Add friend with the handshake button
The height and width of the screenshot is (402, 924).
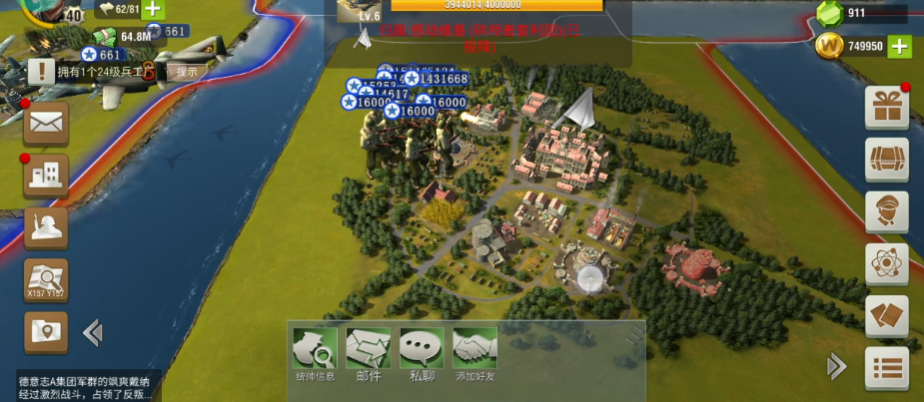click(x=474, y=353)
